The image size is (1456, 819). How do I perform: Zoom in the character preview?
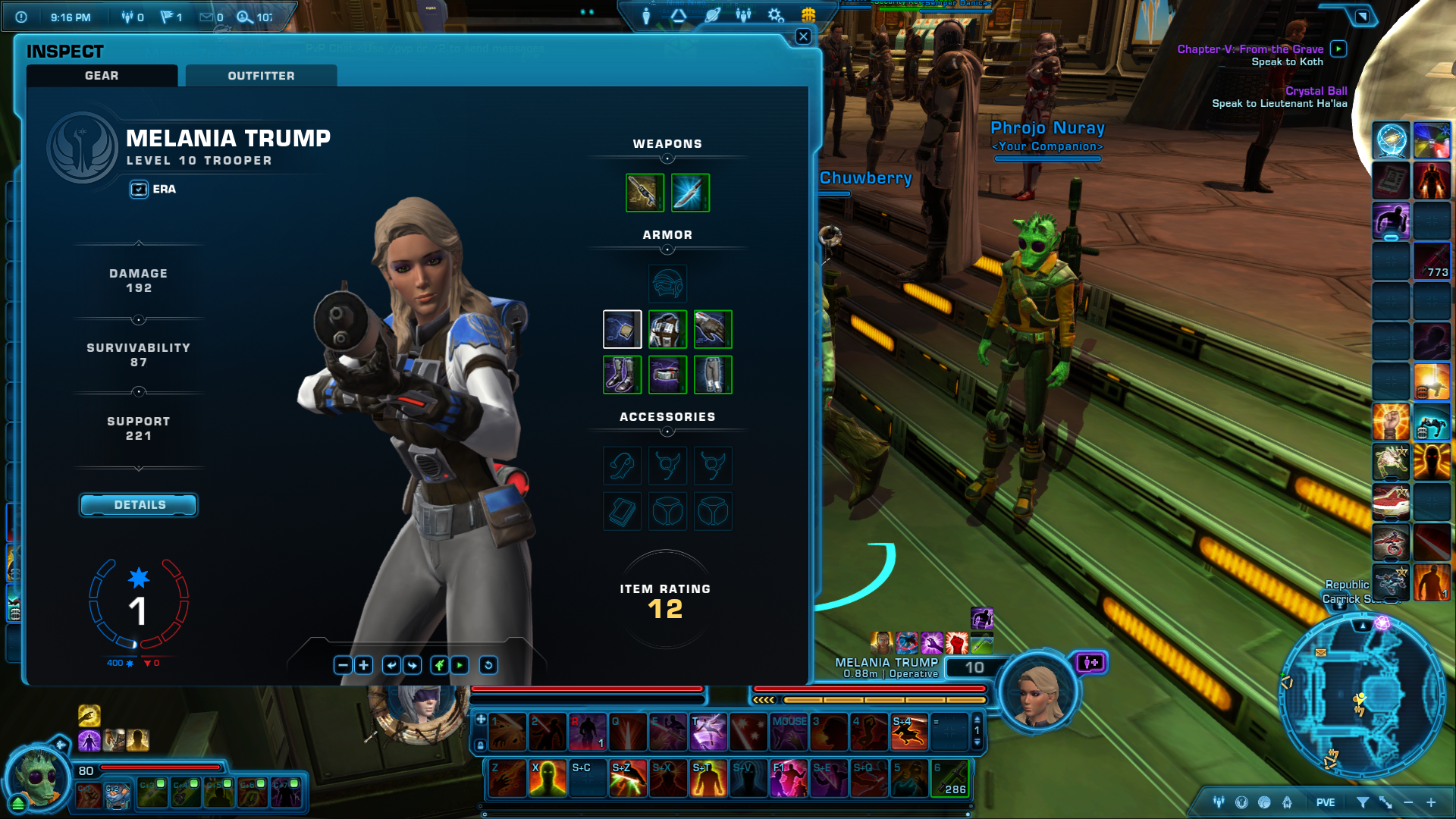click(364, 665)
